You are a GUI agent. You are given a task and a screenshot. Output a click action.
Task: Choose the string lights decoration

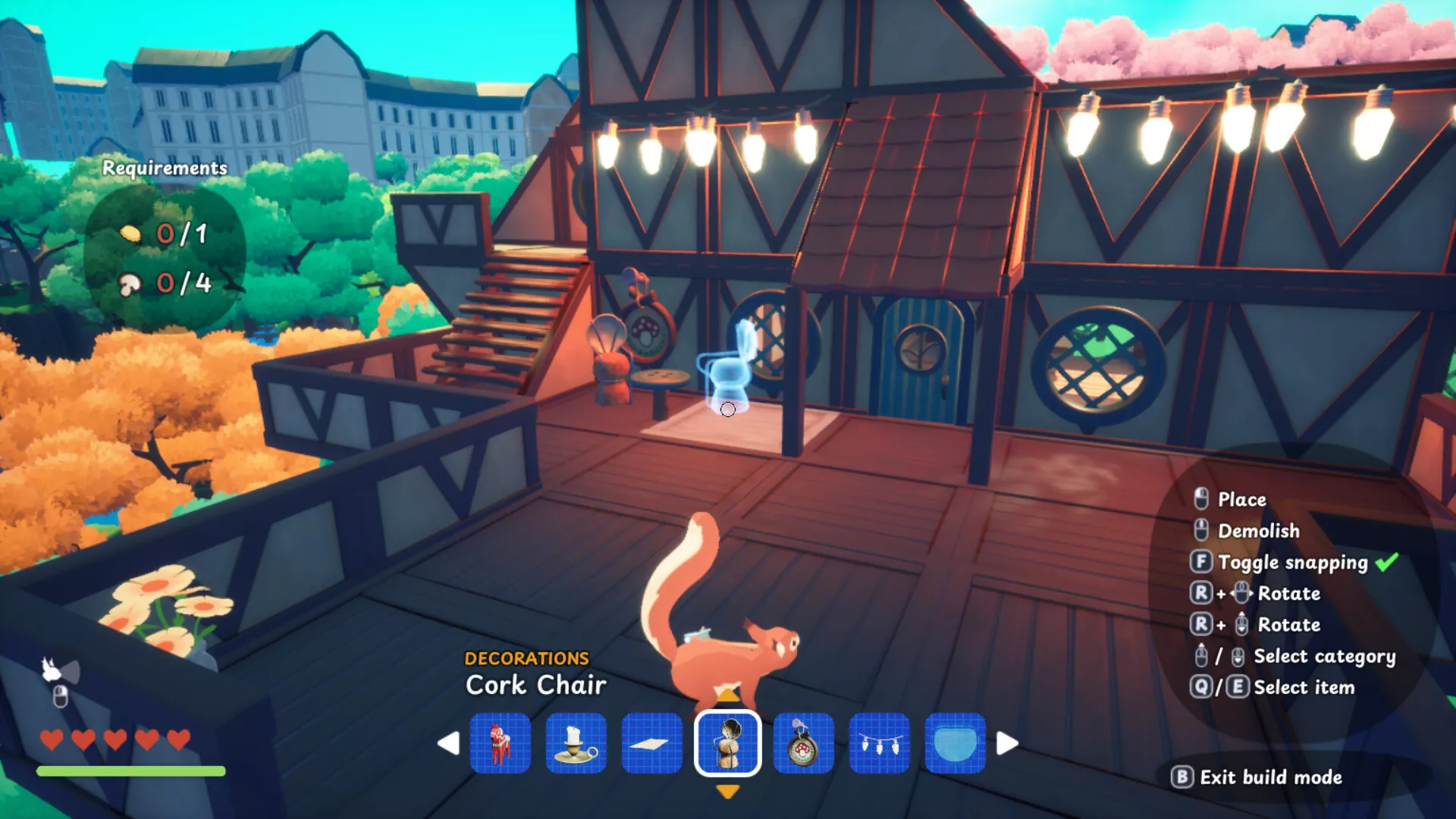pyautogui.click(x=880, y=743)
